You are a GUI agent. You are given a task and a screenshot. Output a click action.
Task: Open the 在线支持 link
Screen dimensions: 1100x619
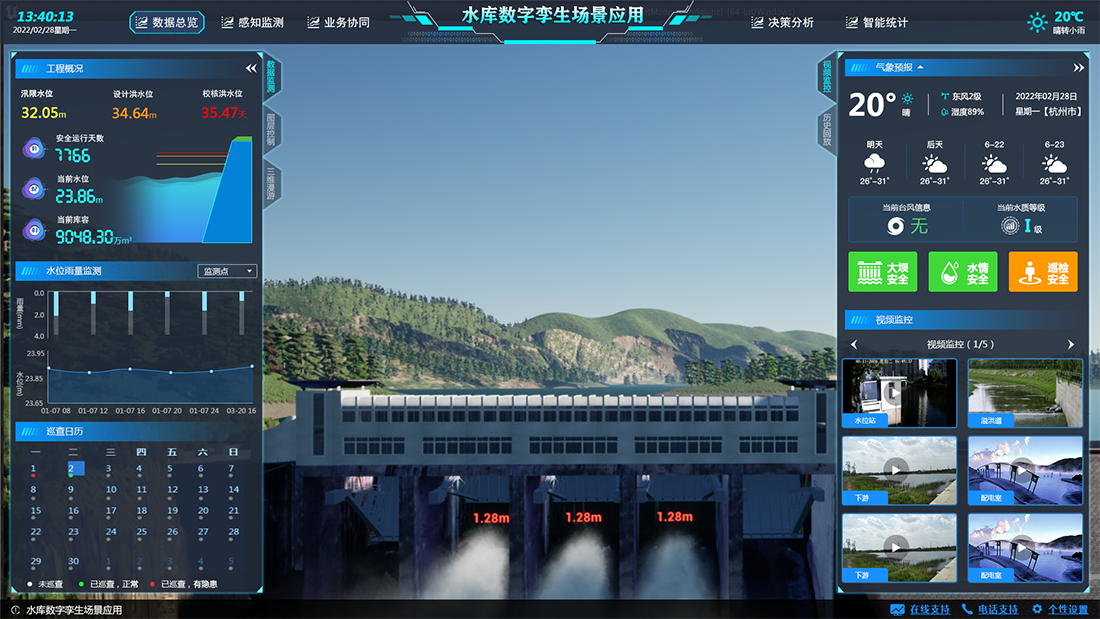tap(920, 609)
